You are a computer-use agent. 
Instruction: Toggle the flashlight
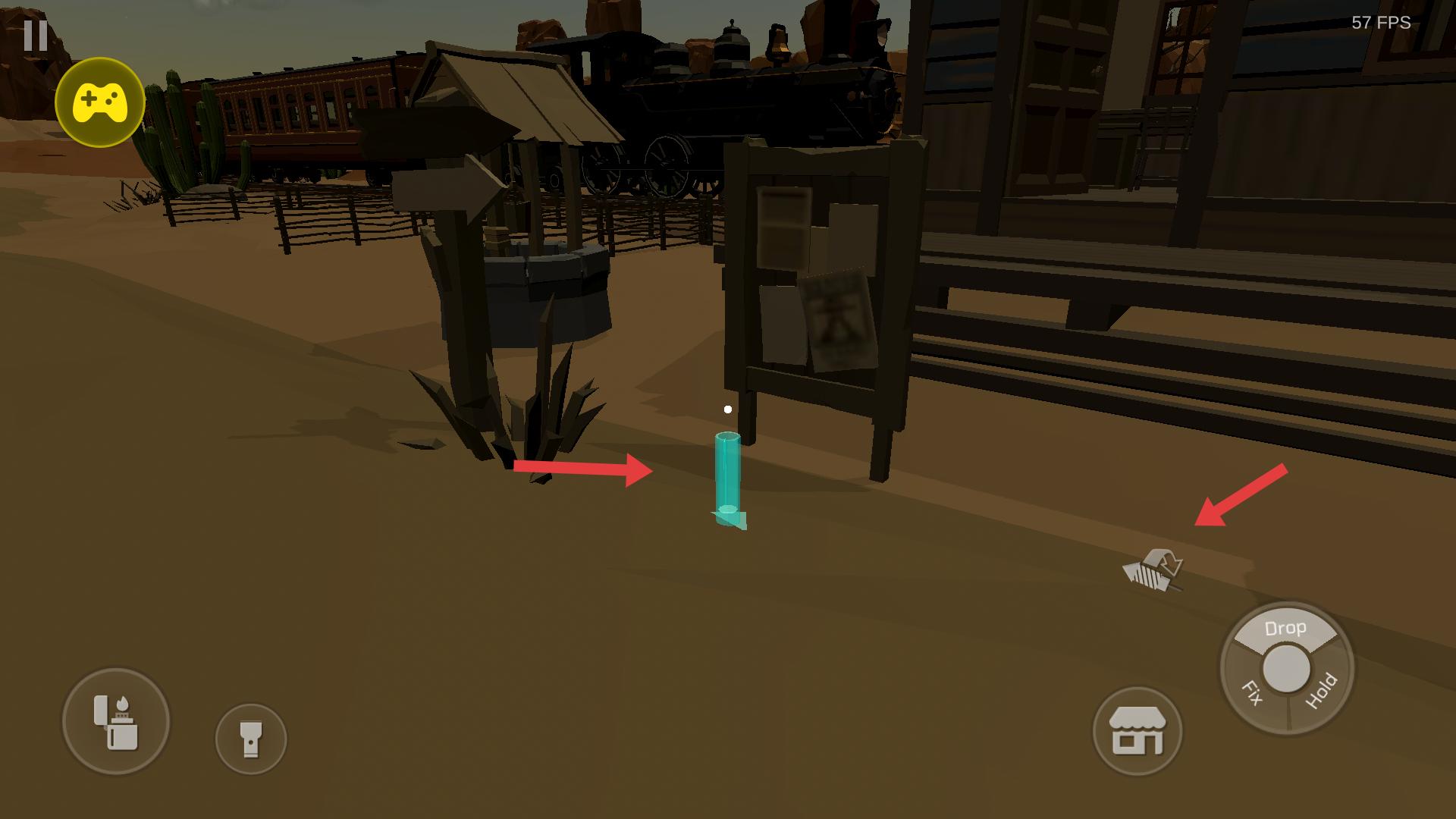coord(251,738)
